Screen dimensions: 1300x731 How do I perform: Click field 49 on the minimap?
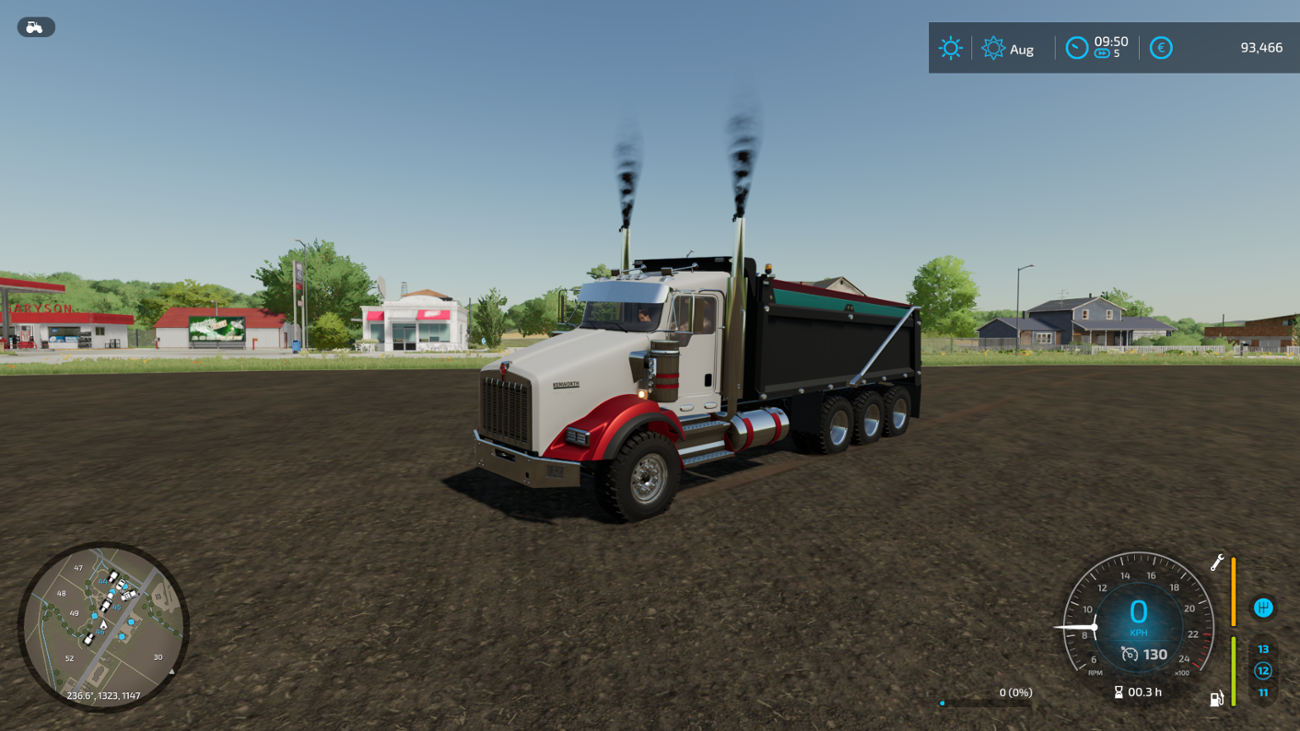pos(73,613)
